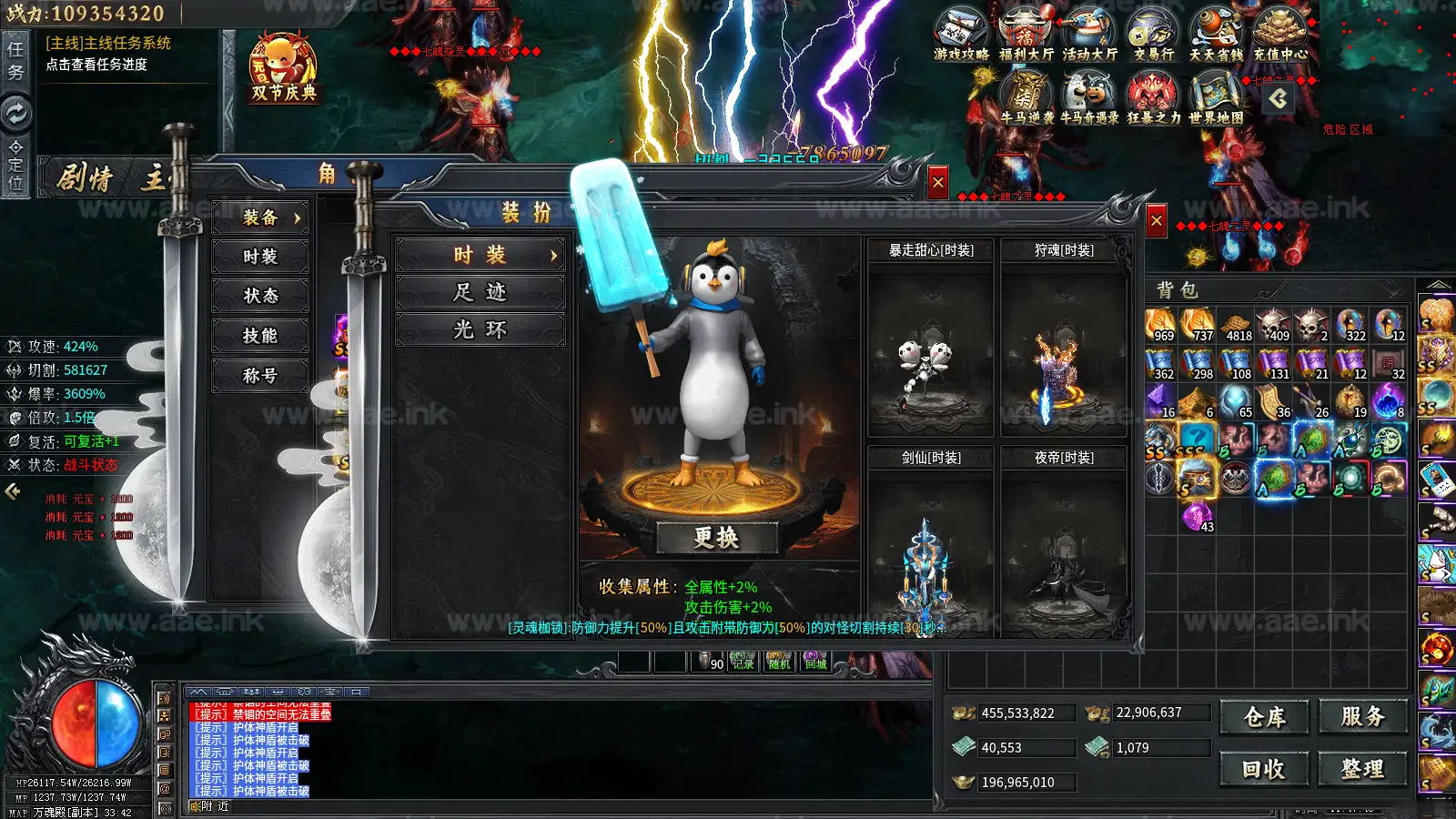Click the 整理 sort bag button
1456x819 pixels.
coord(1362,770)
